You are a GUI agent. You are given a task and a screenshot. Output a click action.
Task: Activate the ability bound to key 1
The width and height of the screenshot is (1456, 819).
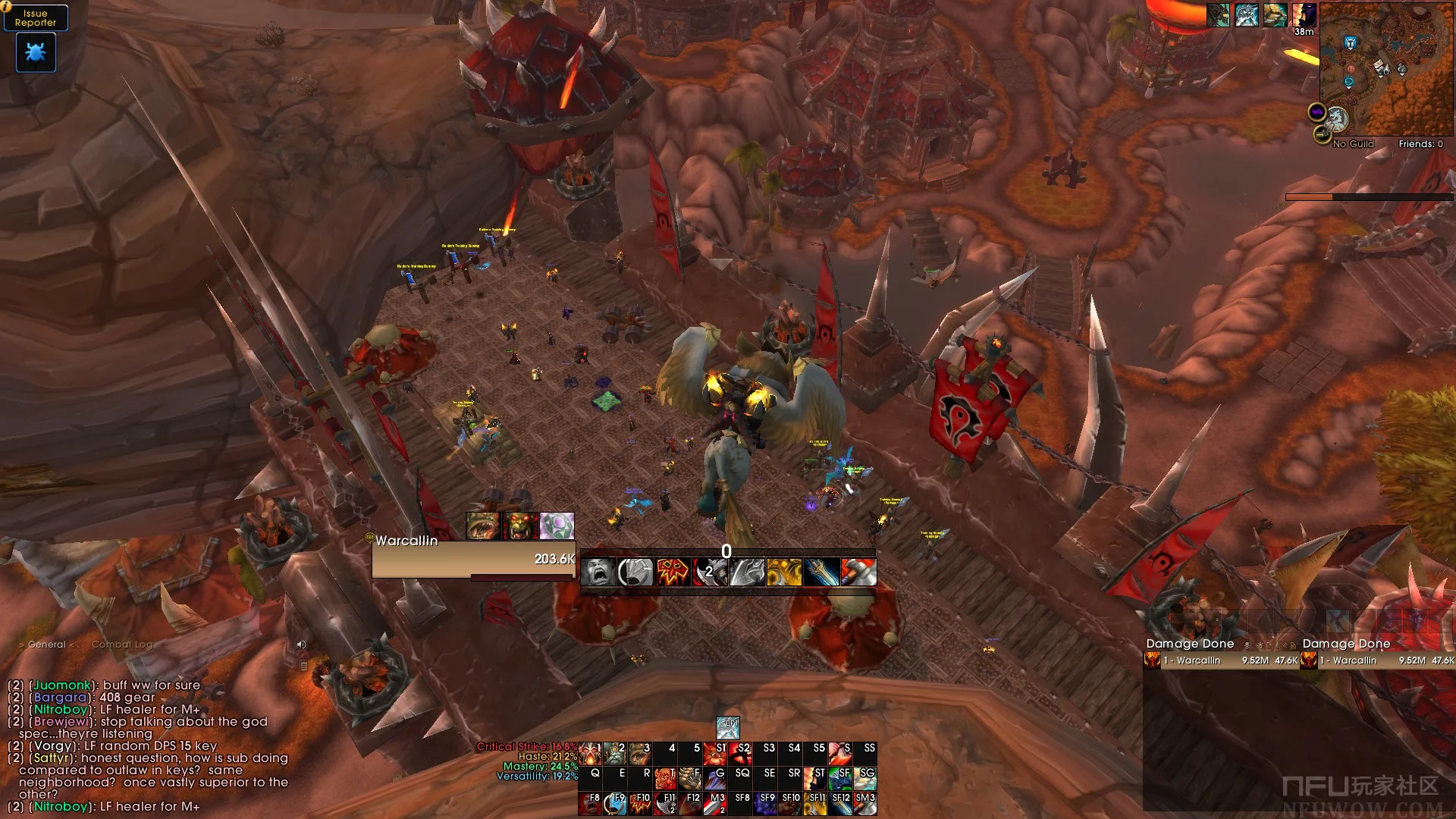coord(591,753)
